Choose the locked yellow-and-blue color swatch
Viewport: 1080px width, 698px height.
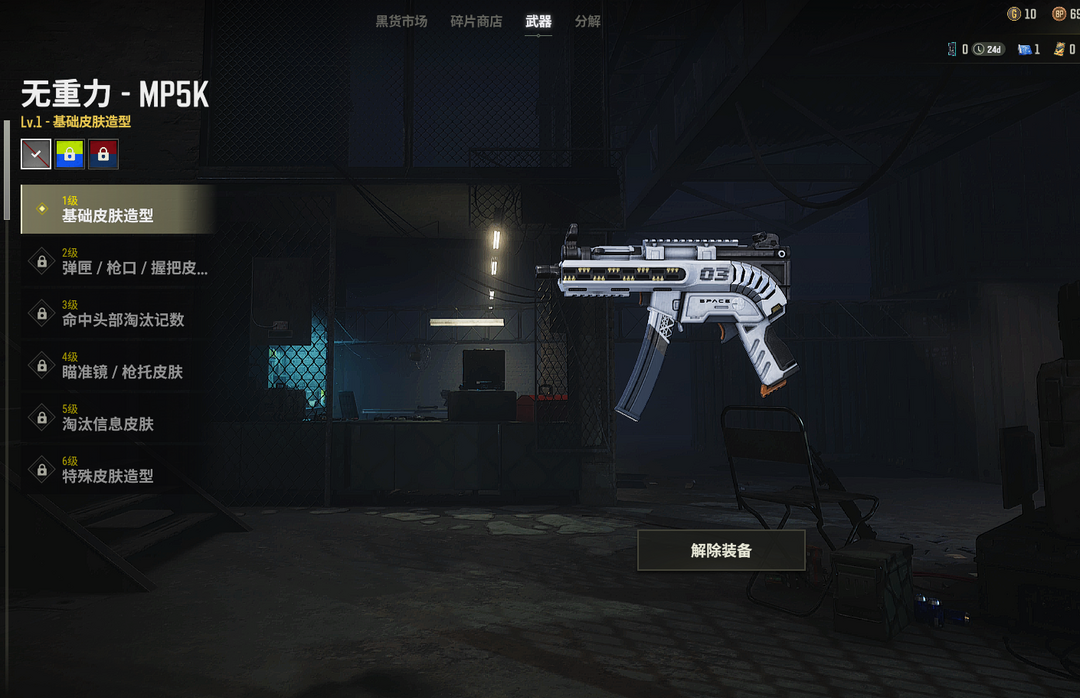pyautogui.click(x=70, y=154)
